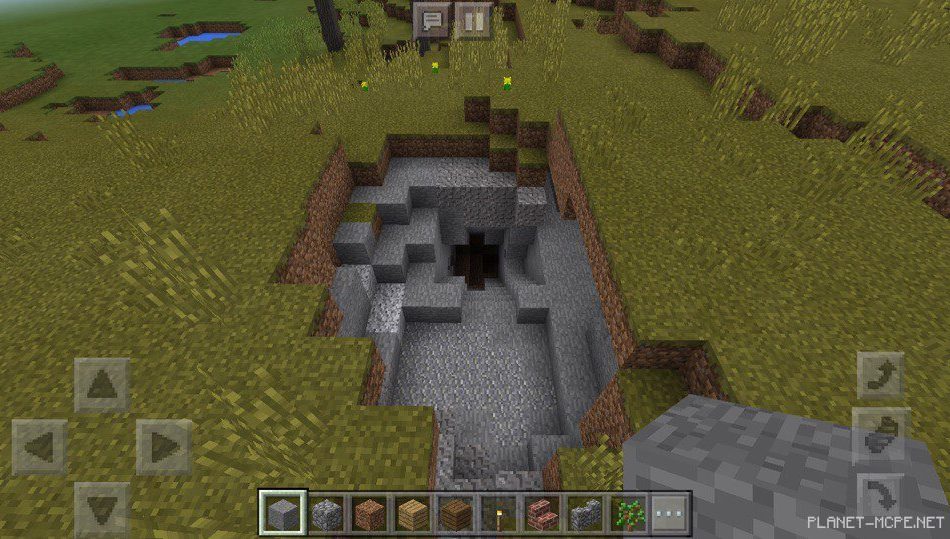The image size is (950, 539).
Task: Select the cobblestone wall hotbar slot
Action: click(x=586, y=514)
